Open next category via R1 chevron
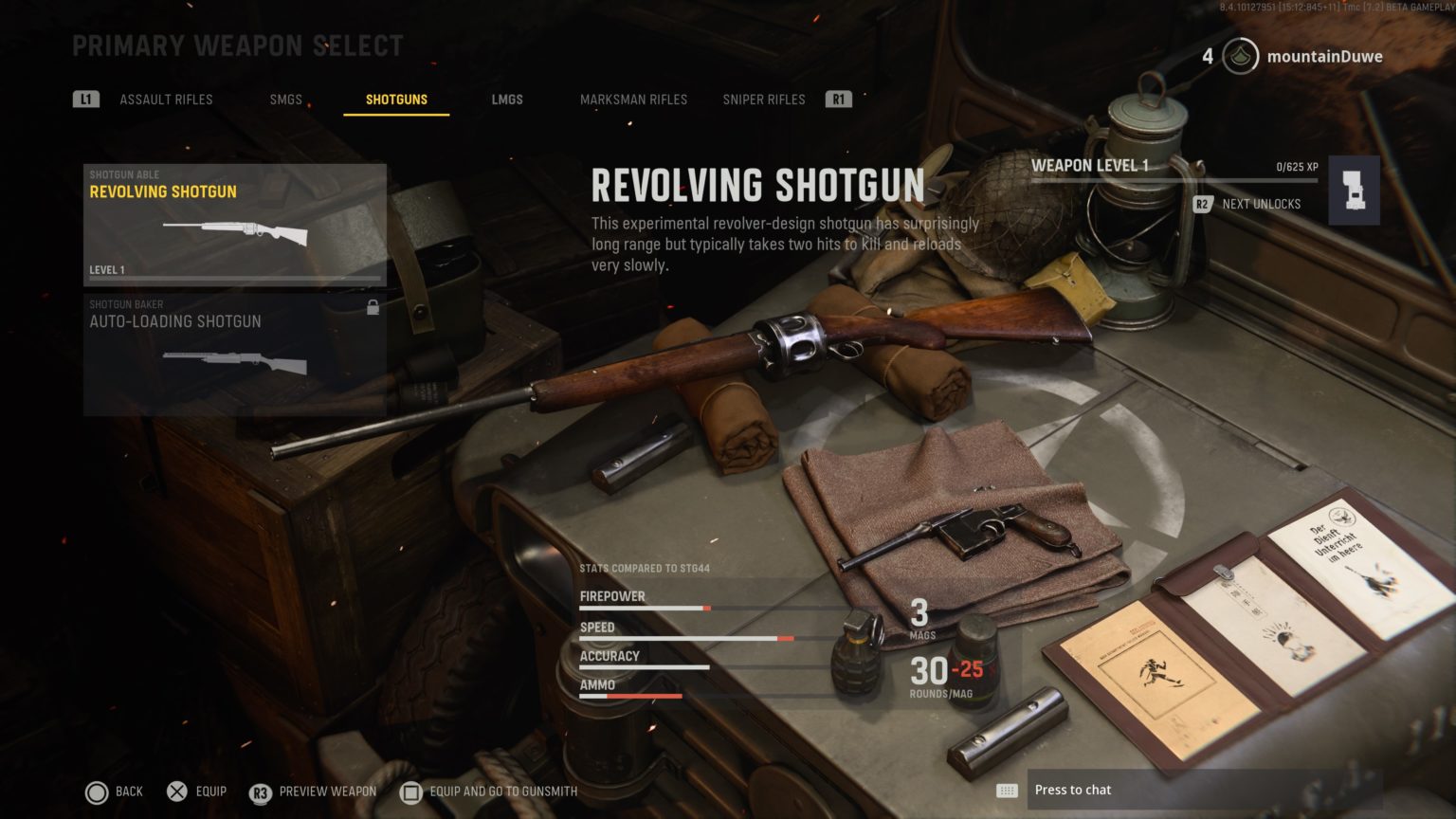Viewport: 1456px width, 819px height. 838,99
